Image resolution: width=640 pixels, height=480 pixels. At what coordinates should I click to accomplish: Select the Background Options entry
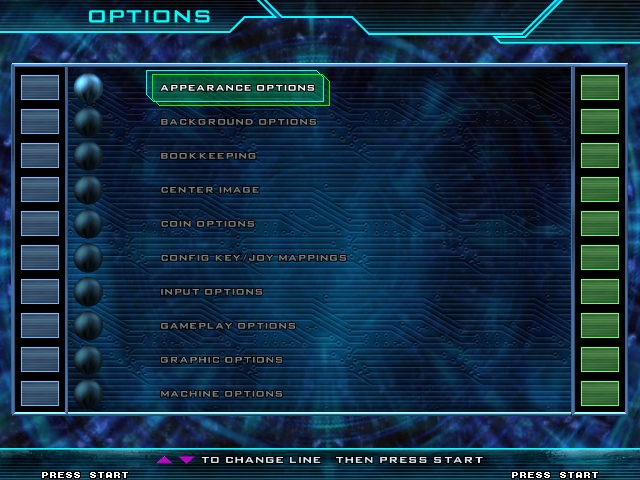239,122
